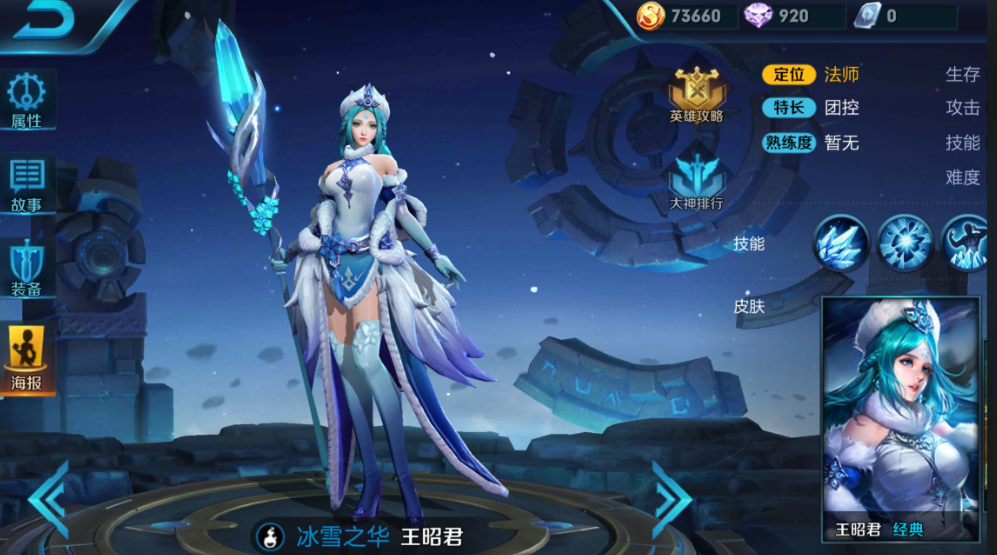The image size is (997, 555).
Task: Select the 海报 poster tab
Action: click(27, 357)
